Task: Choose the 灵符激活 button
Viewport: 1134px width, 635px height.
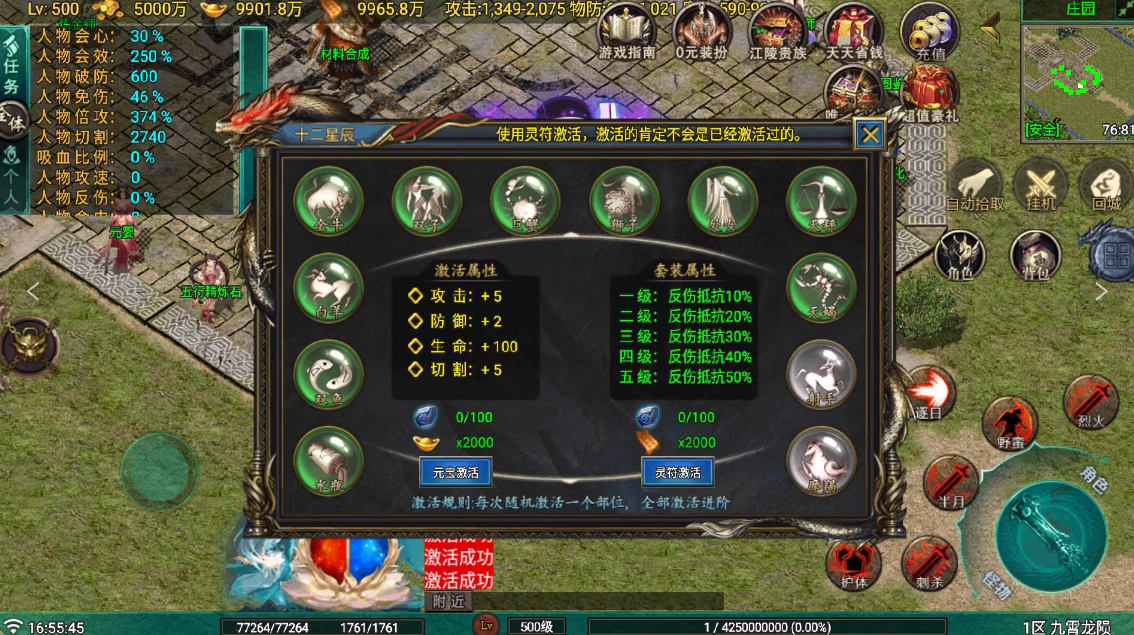Action: (x=677, y=472)
